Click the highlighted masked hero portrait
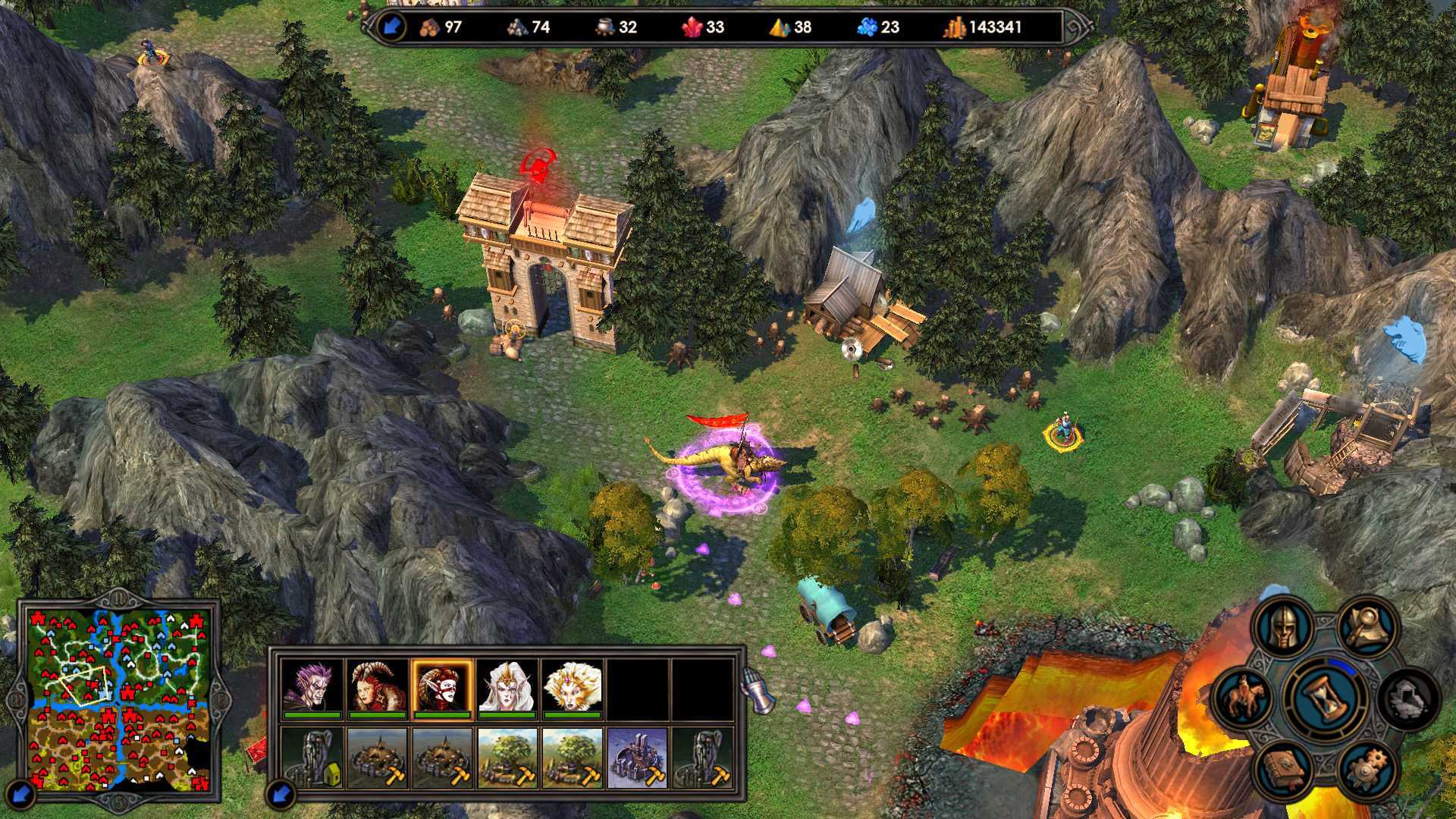 (x=443, y=687)
